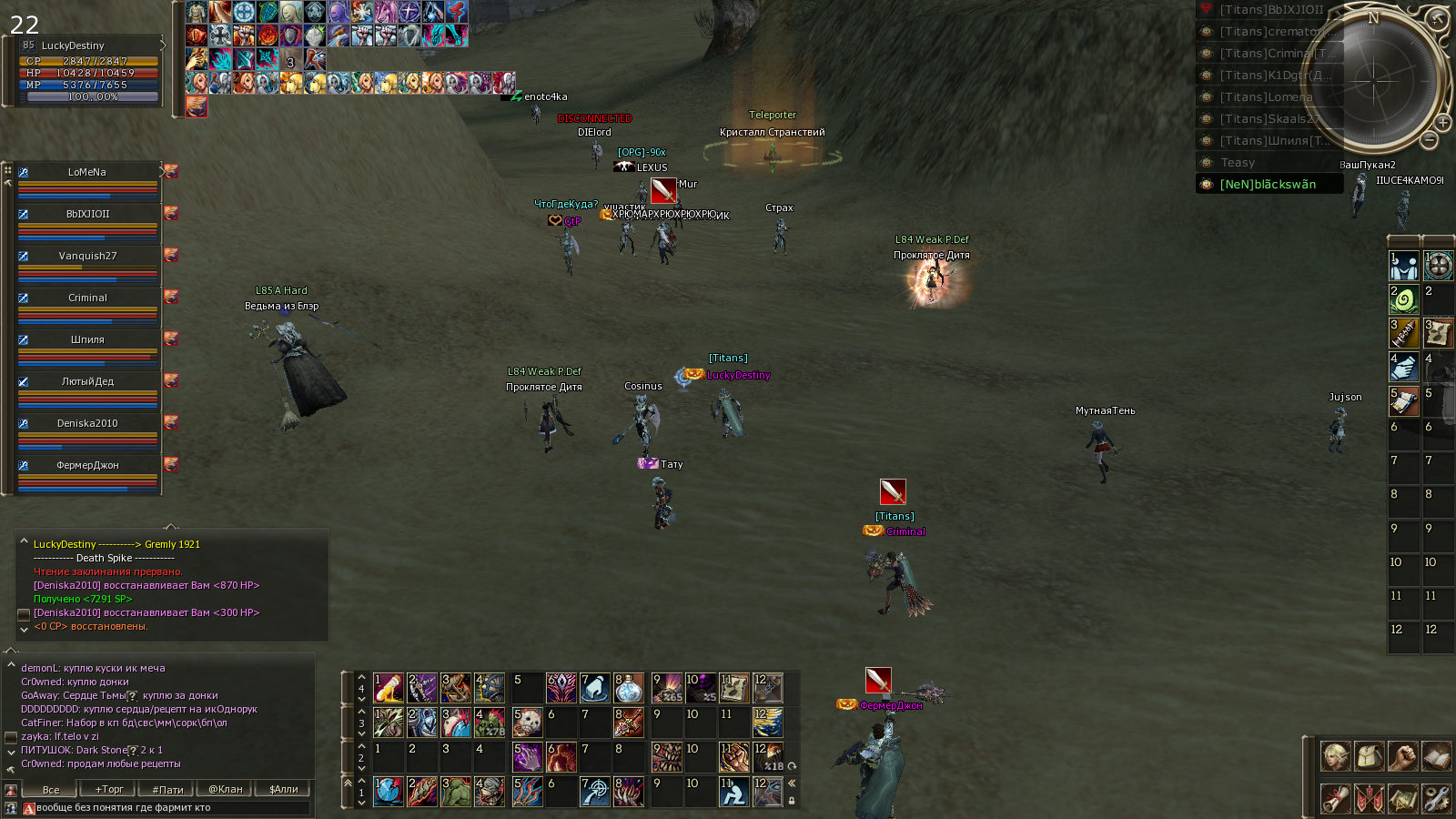Switch to the +Торг chat tab

click(109, 789)
